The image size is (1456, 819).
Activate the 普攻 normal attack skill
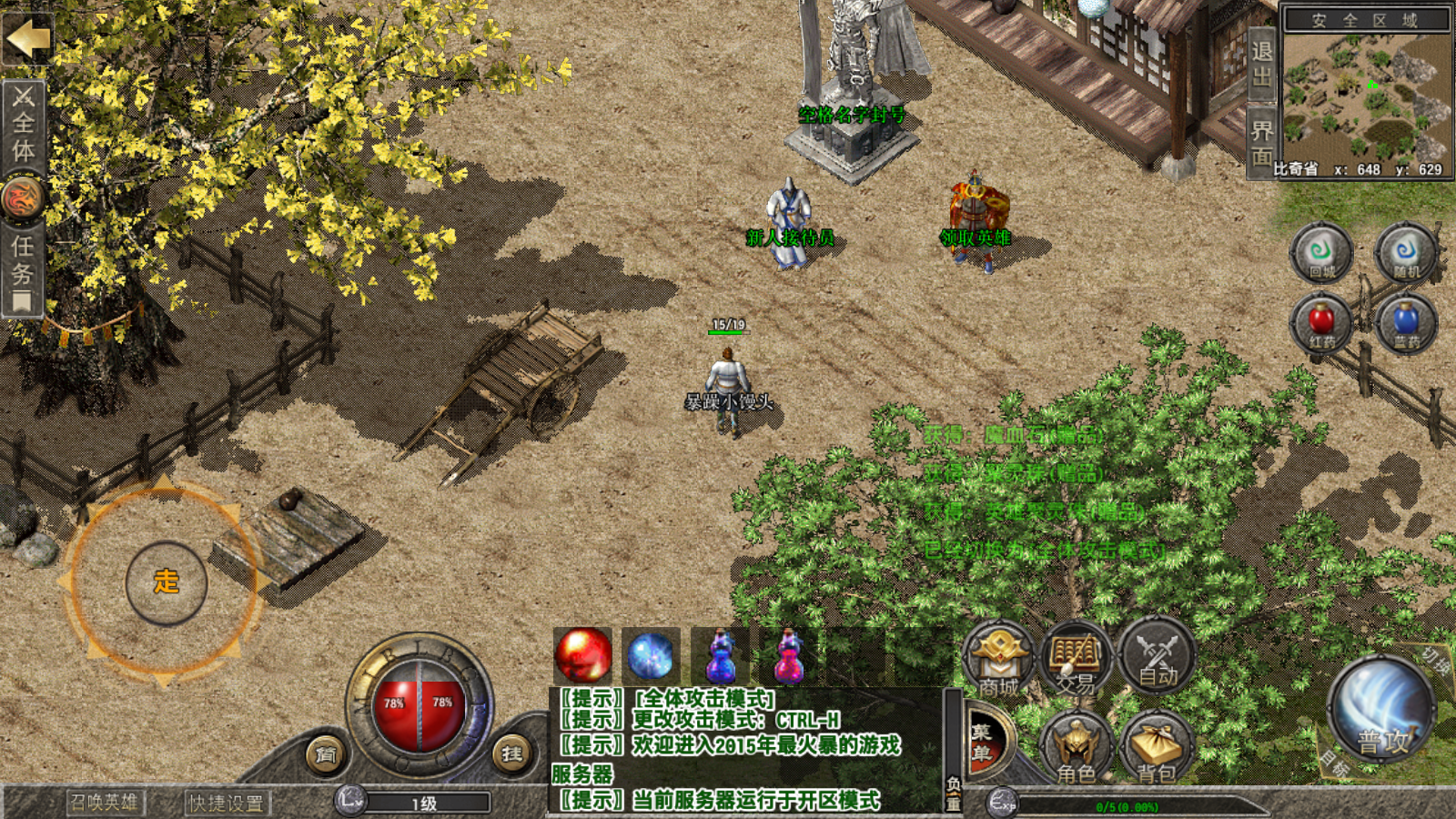pos(1381,712)
